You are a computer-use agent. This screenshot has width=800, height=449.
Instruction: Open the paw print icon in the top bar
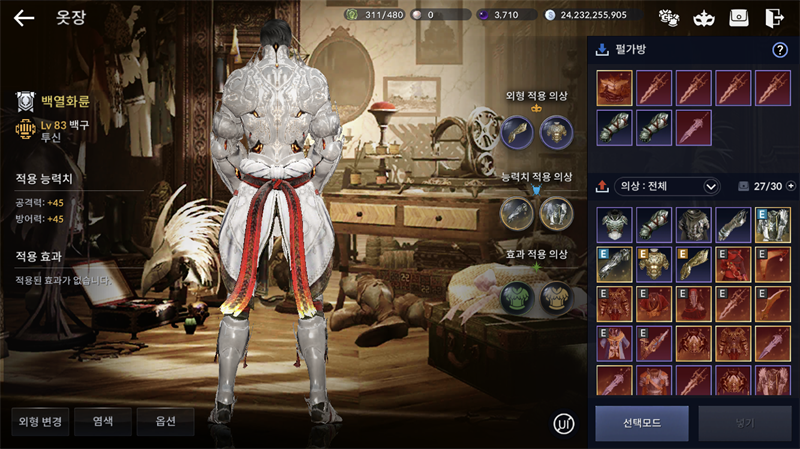669,17
